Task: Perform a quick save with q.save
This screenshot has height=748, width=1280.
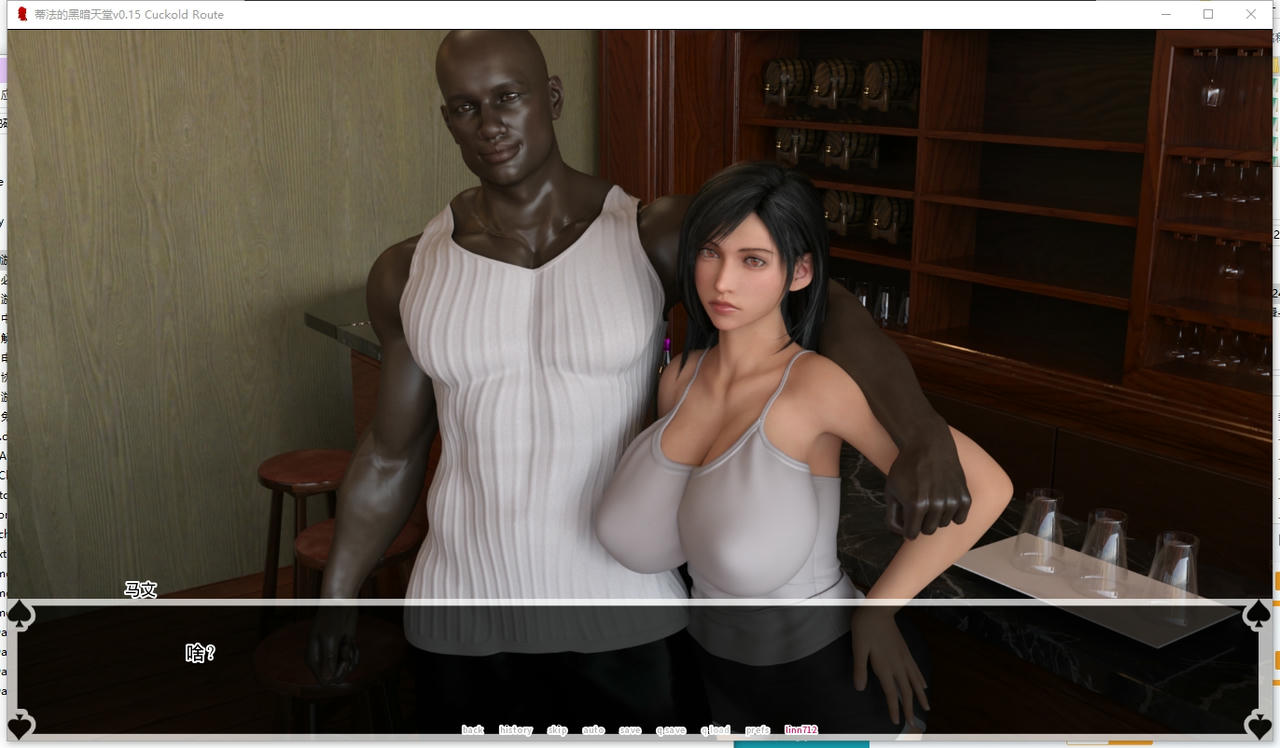Action: click(x=671, y=730)
